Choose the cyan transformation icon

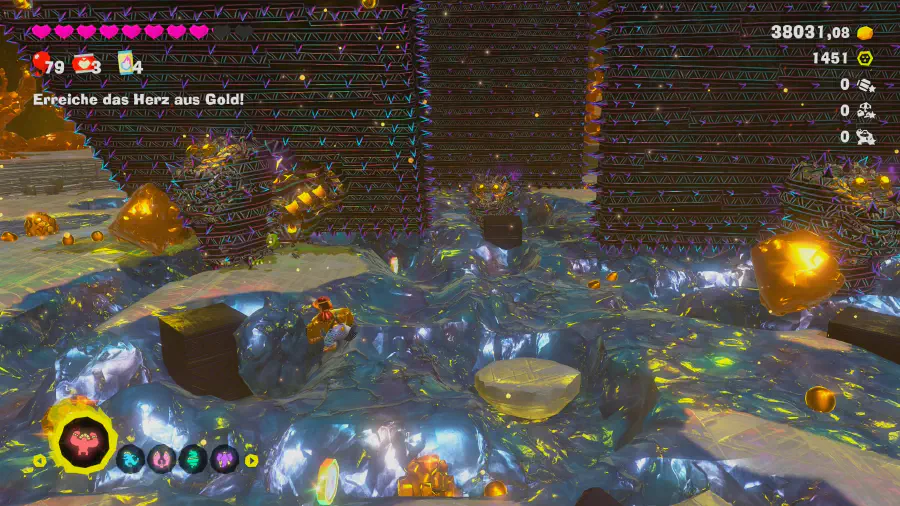(131, 459)
